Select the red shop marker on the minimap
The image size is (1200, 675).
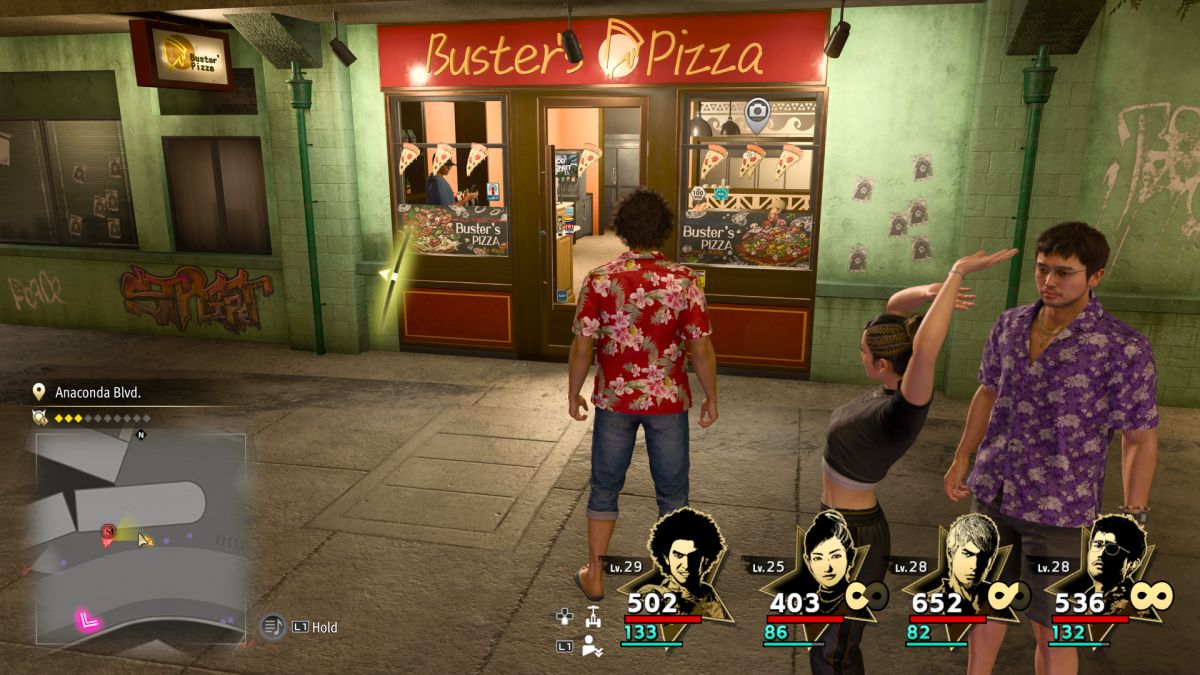(x=108, y=535)
